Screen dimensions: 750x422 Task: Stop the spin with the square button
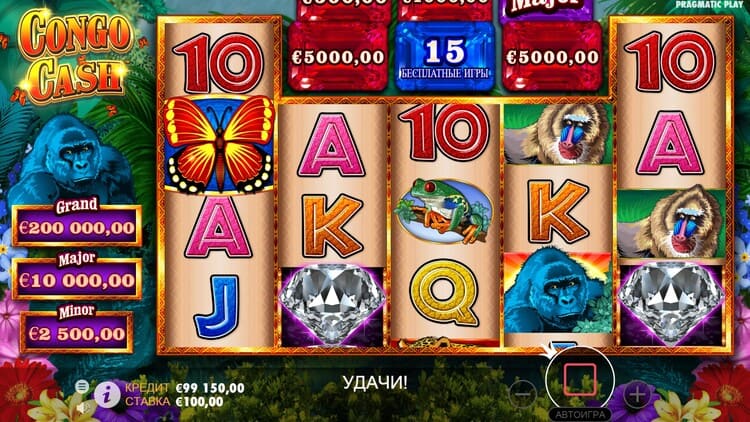(x=581, y=379)
